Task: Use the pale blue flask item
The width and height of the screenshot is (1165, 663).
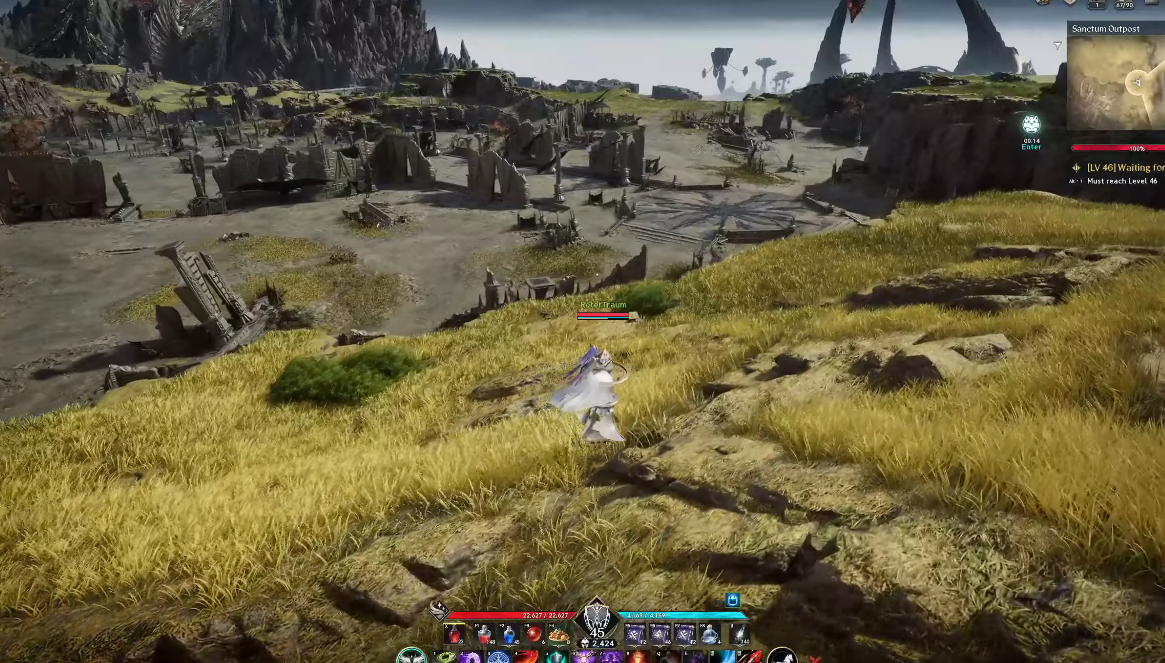Action: 710,634
